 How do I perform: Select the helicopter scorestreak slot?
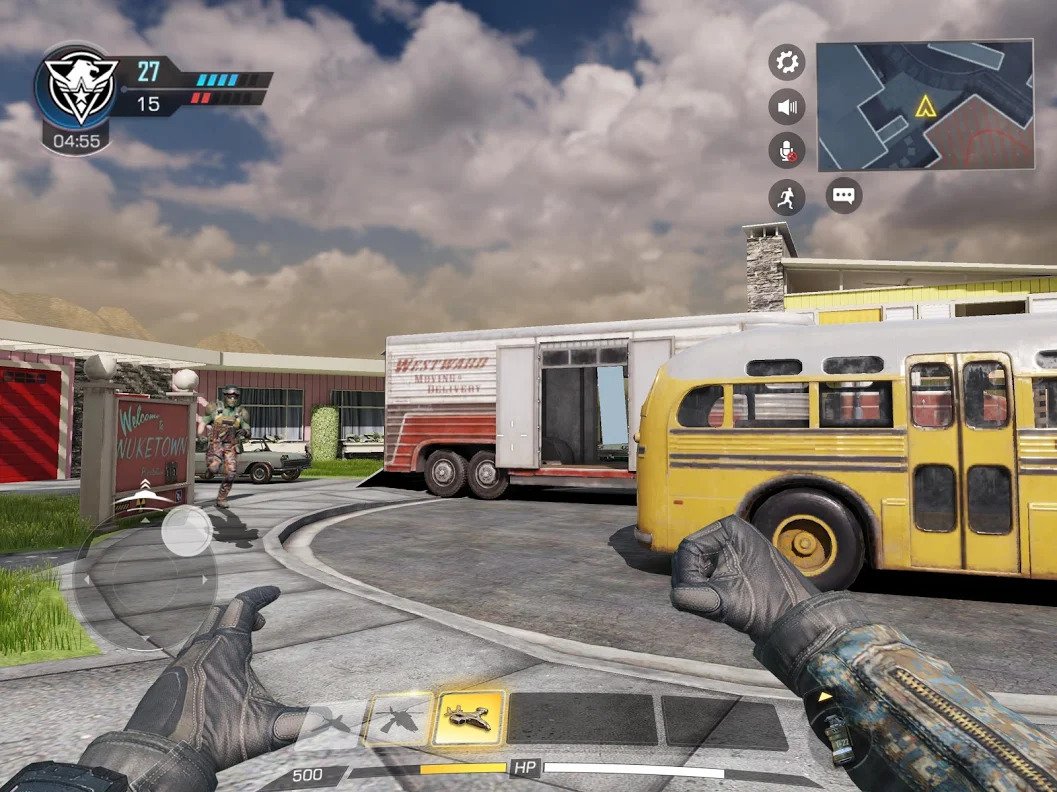(x=398, y=718)
